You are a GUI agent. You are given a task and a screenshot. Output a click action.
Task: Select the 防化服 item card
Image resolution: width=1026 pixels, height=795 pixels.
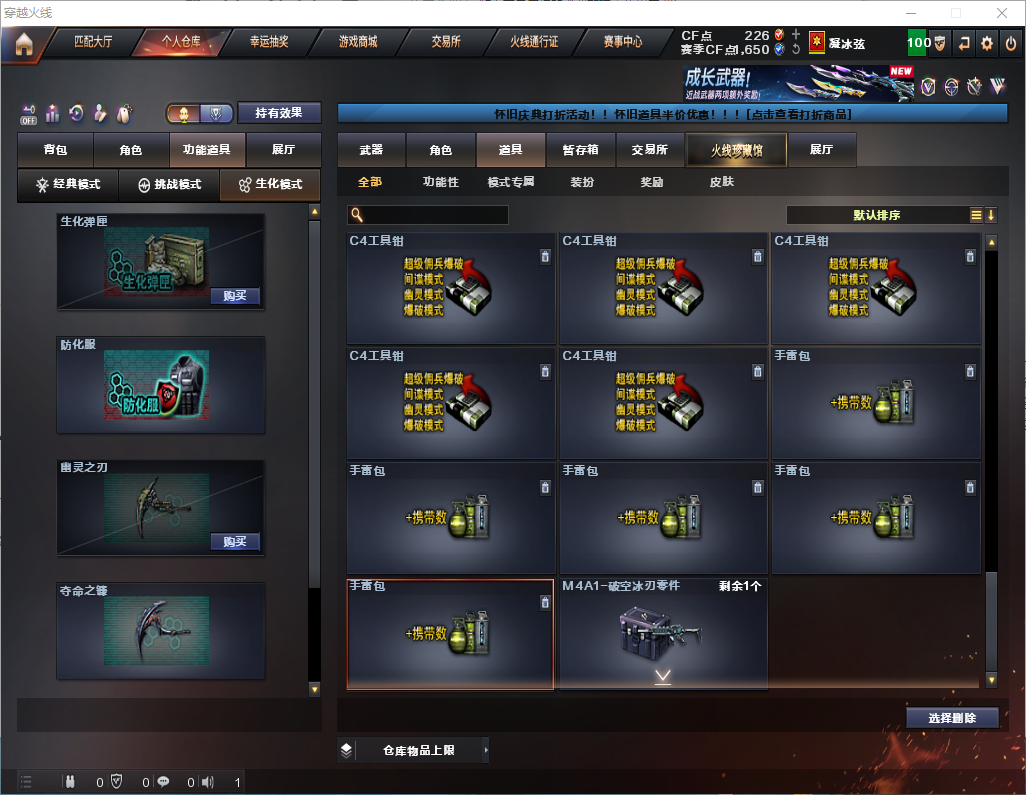(161, 385)
